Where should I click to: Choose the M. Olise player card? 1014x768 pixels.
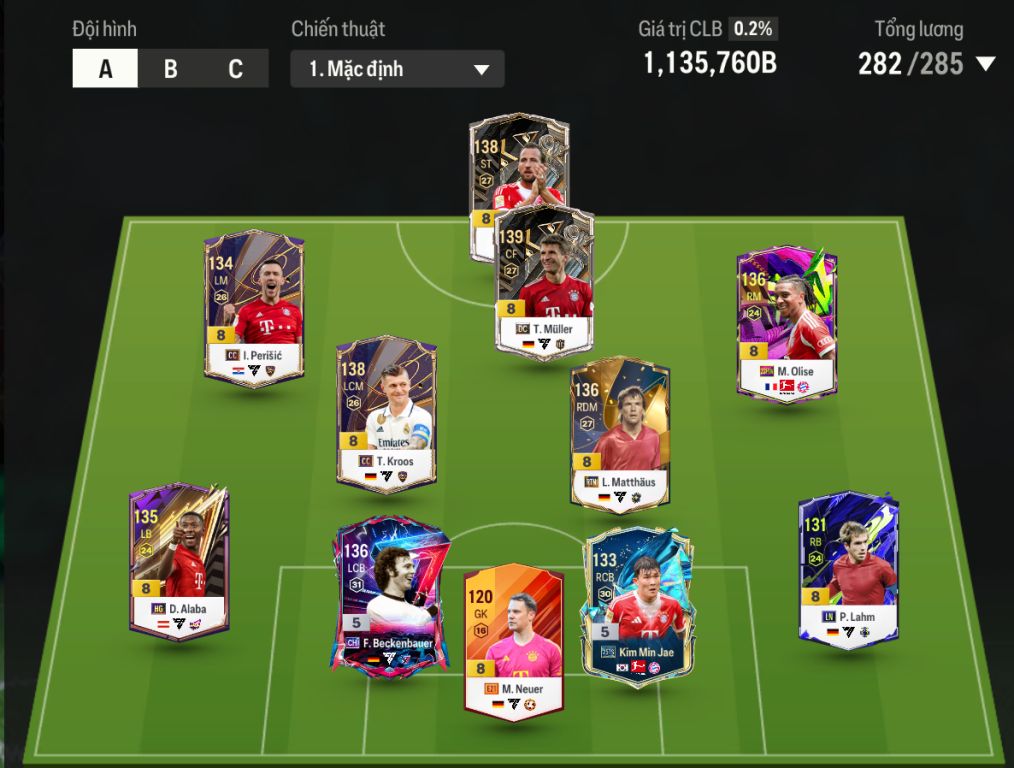coord(786,323)
